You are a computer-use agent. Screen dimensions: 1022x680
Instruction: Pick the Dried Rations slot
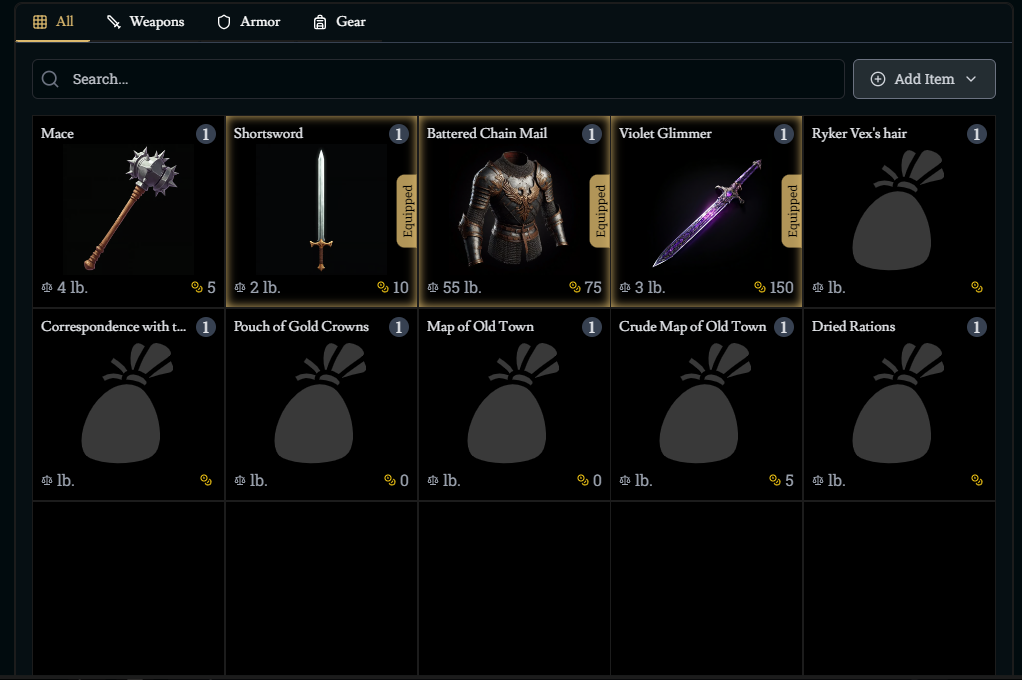click(899, 404)
